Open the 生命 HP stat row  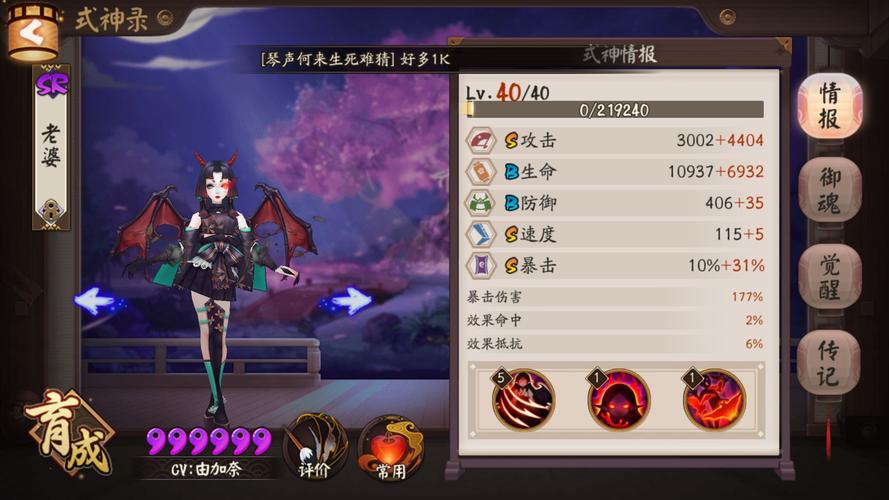click(x=615, y=171)
